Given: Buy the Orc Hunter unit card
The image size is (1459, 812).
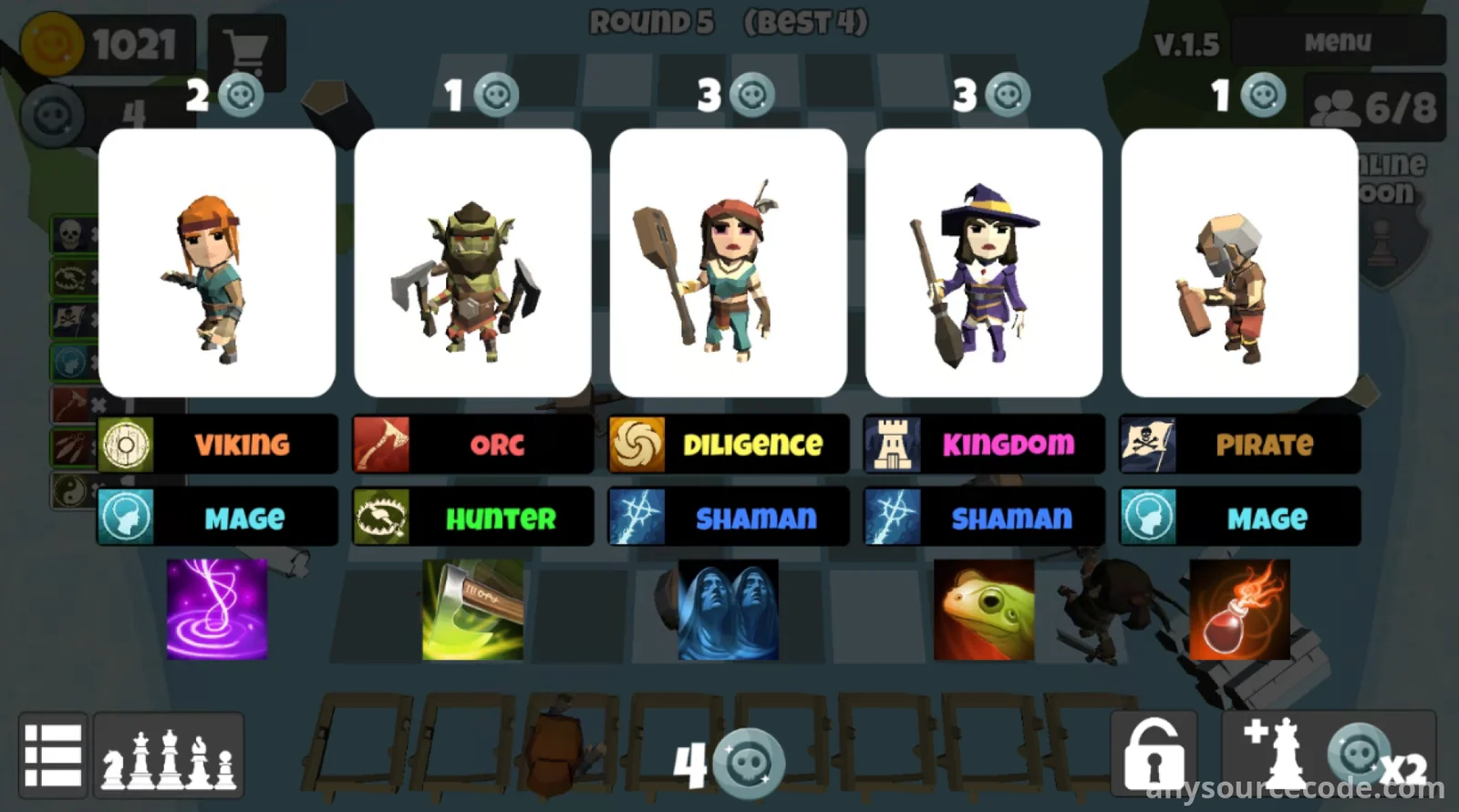Looking at the screenshot, I should coord(472,262).
